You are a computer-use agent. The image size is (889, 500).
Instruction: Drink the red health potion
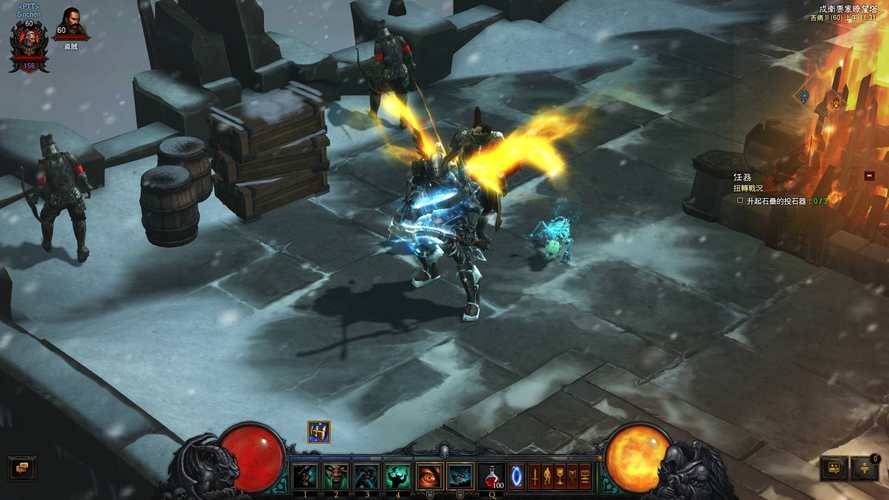(492, 475)
